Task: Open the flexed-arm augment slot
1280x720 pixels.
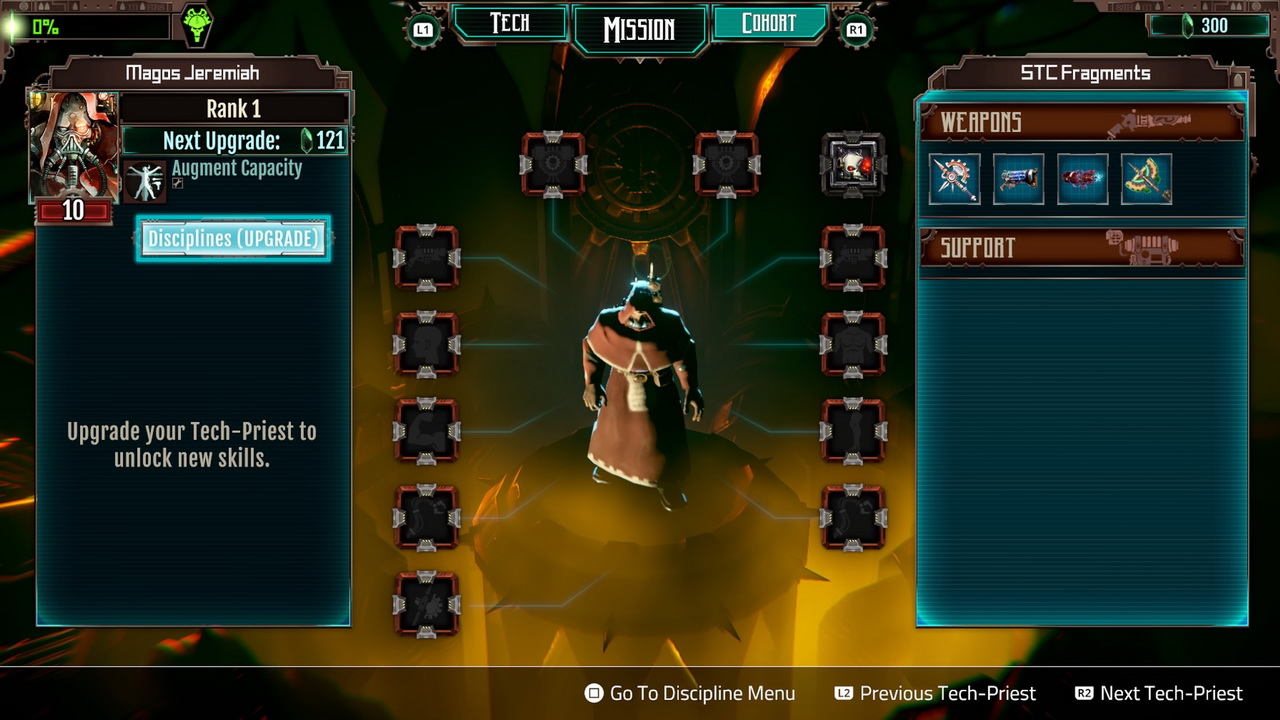Action: click(427, 431)
